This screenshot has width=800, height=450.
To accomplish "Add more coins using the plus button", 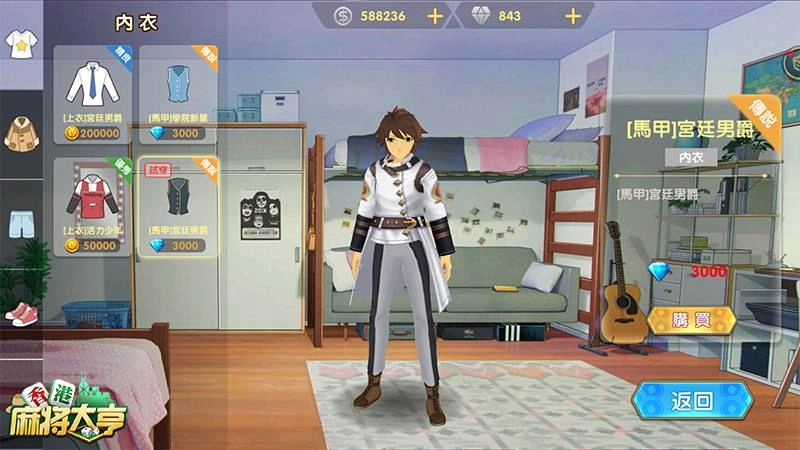I will [435, 16].
